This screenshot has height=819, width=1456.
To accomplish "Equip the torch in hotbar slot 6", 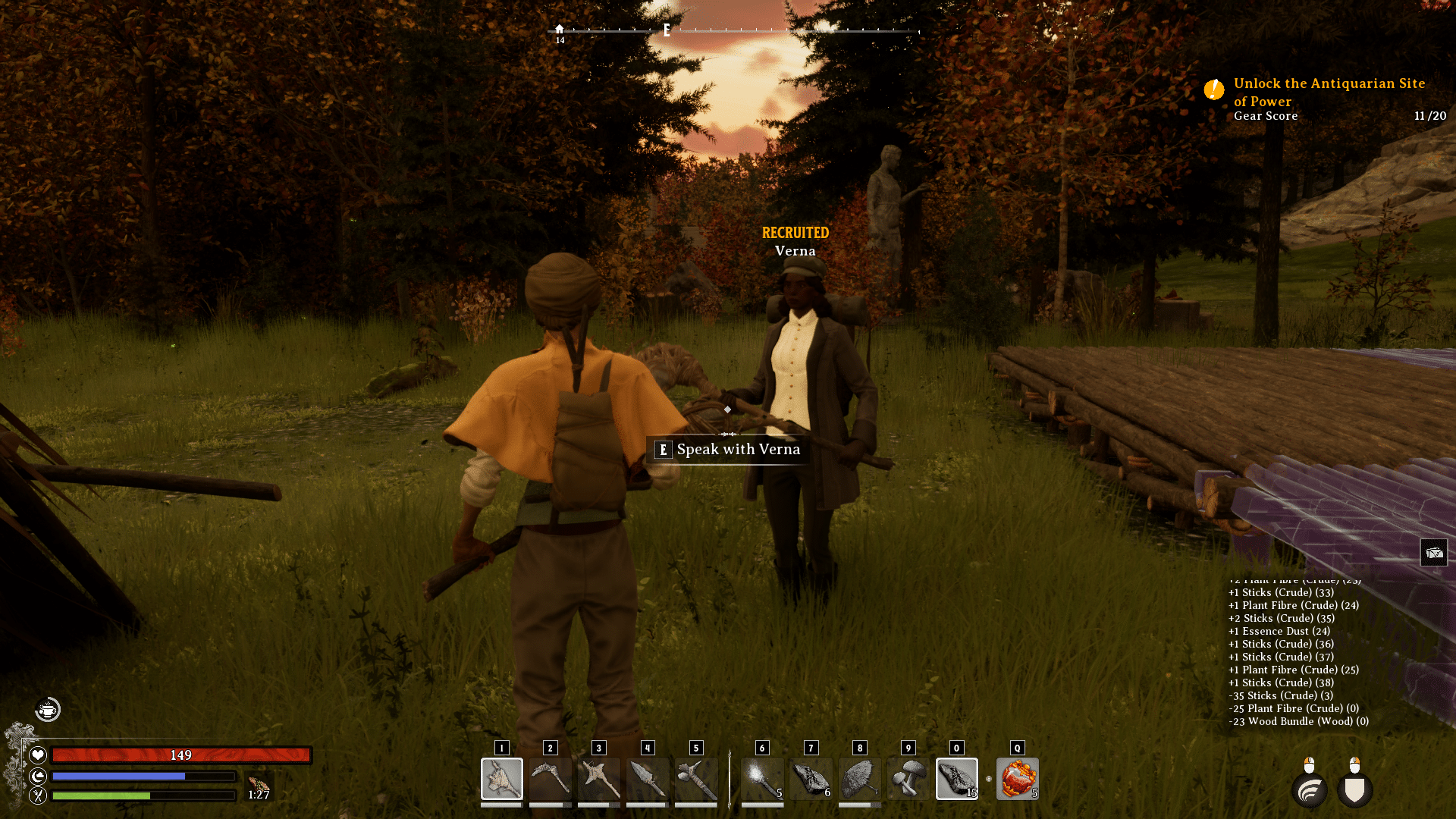I will (762, 779).
